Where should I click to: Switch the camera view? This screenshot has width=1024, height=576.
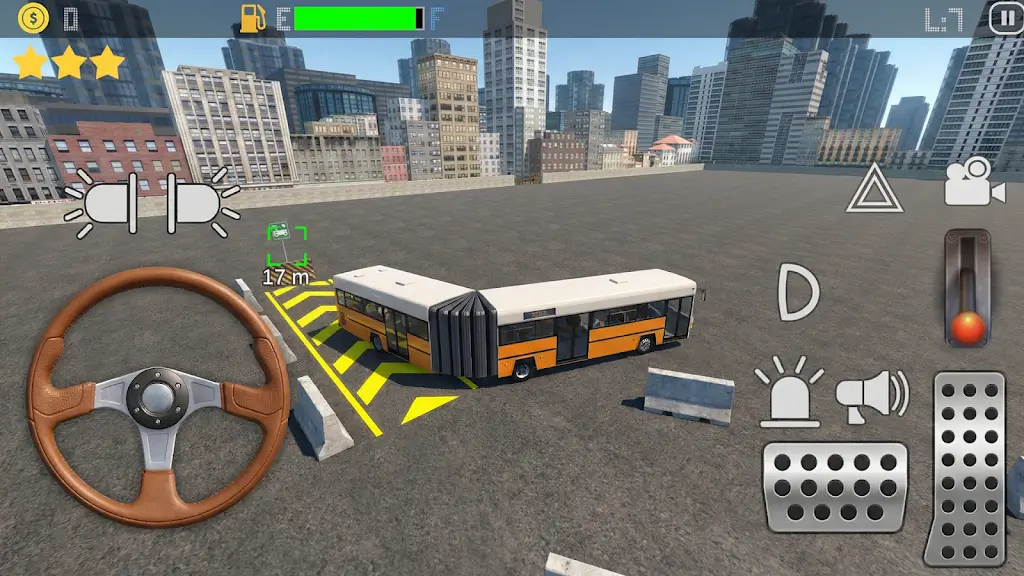973,183
